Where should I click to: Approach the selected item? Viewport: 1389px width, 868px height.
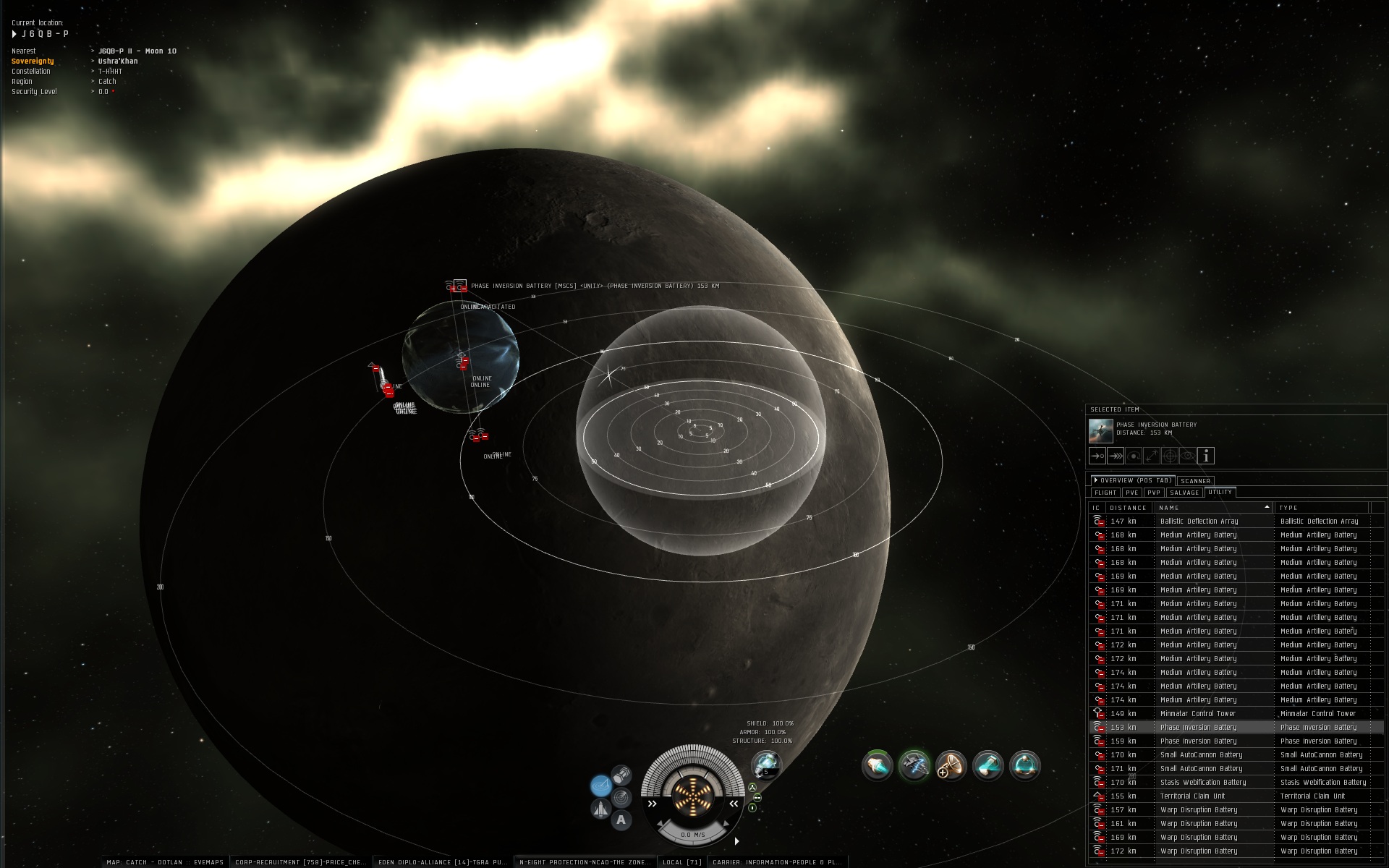pyautogui.click(x=1097, y=456)
